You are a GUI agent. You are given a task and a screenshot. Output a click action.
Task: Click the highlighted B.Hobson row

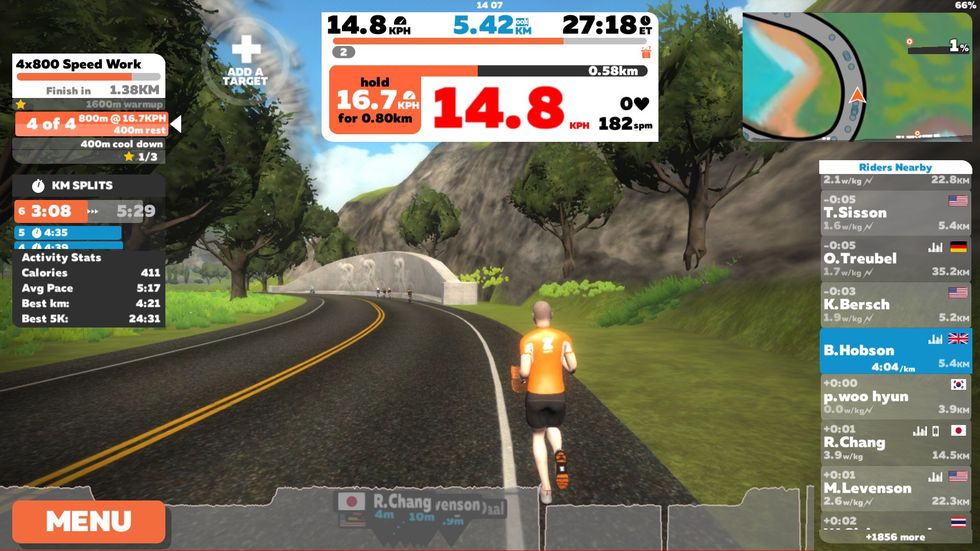click(895, 351)
